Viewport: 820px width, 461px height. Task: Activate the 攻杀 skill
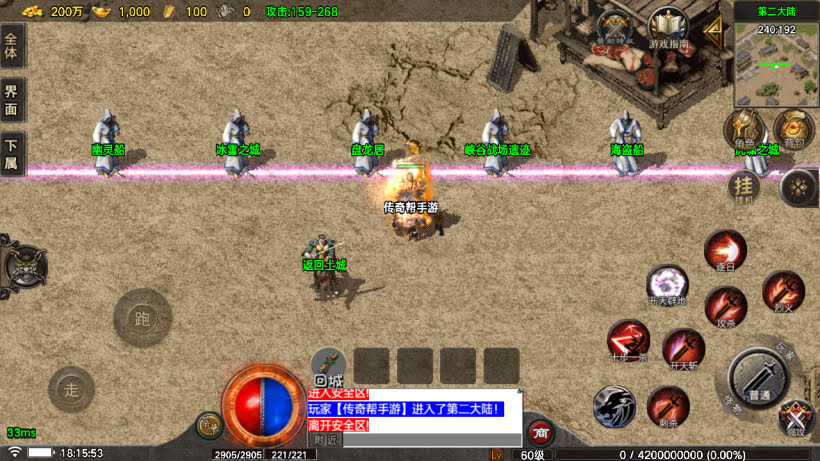coord(725,307)
